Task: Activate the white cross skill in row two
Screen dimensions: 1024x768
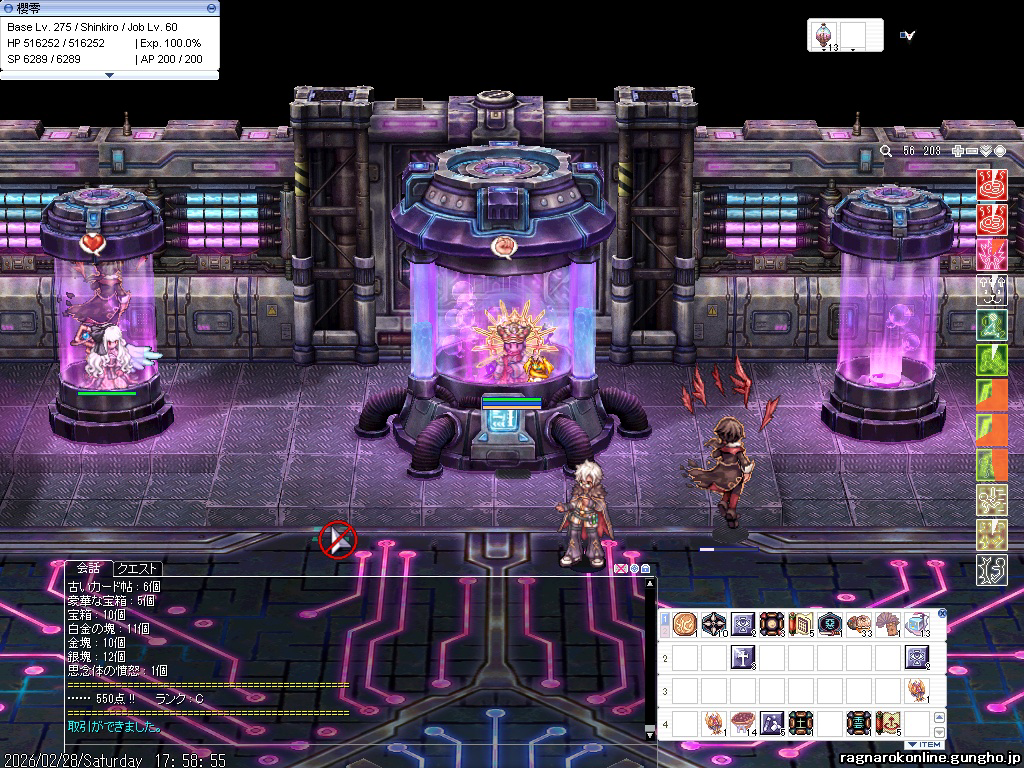Action: click(x=742, y=657)
